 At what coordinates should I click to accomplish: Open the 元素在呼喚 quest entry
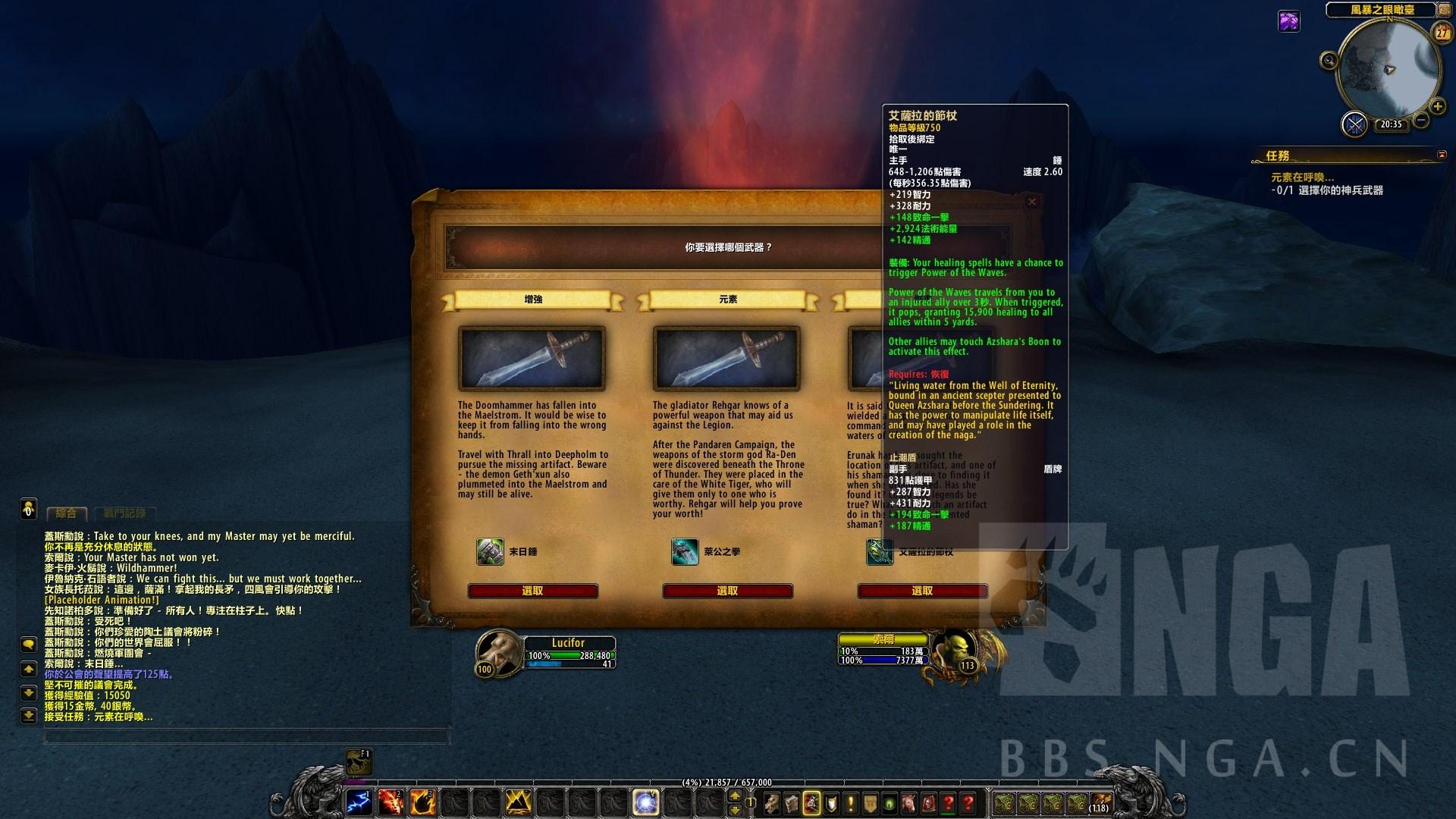coord(1302,177)
